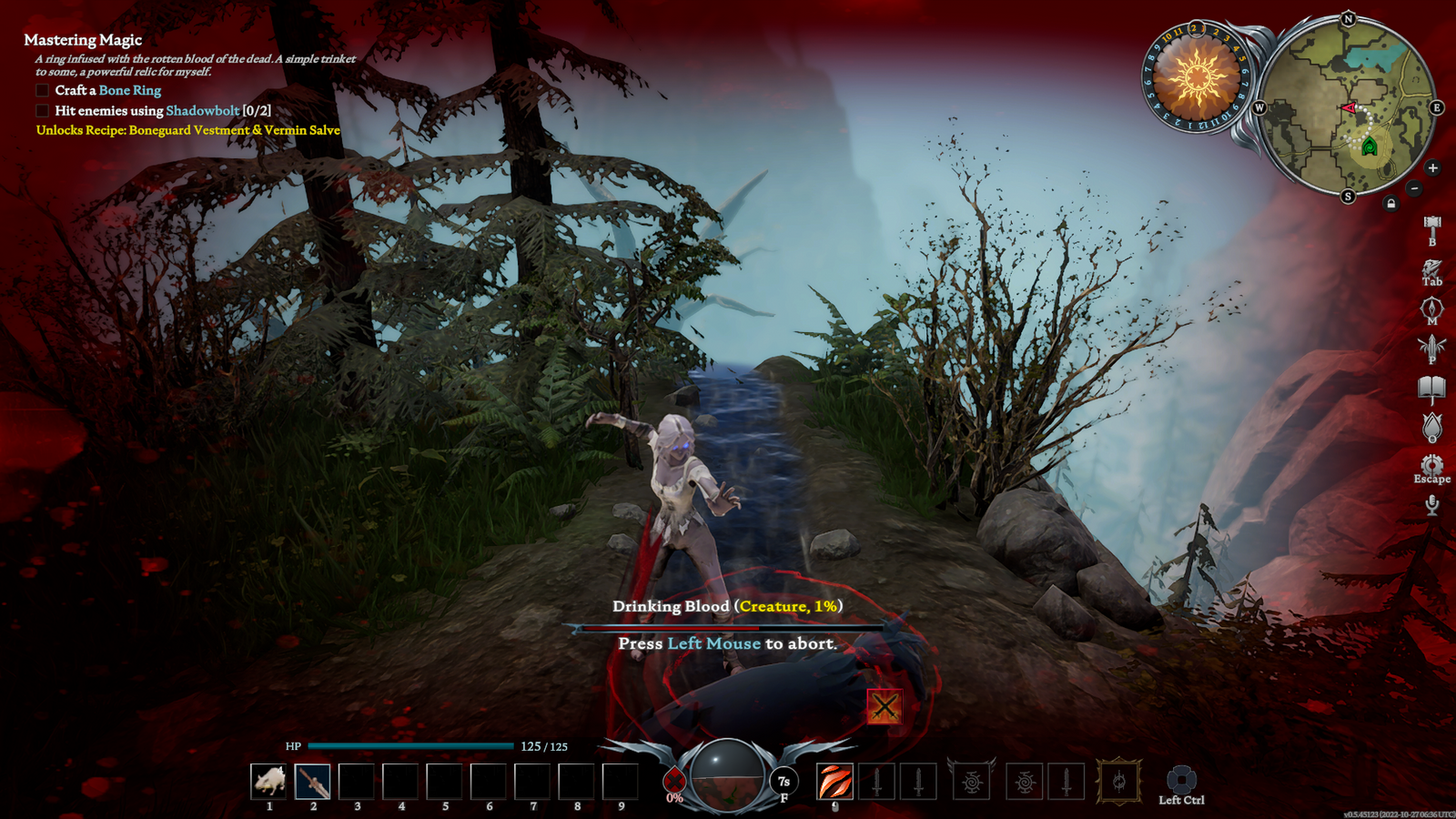Activate the gold-framed ultimate ability slot

pos(1119,781)
